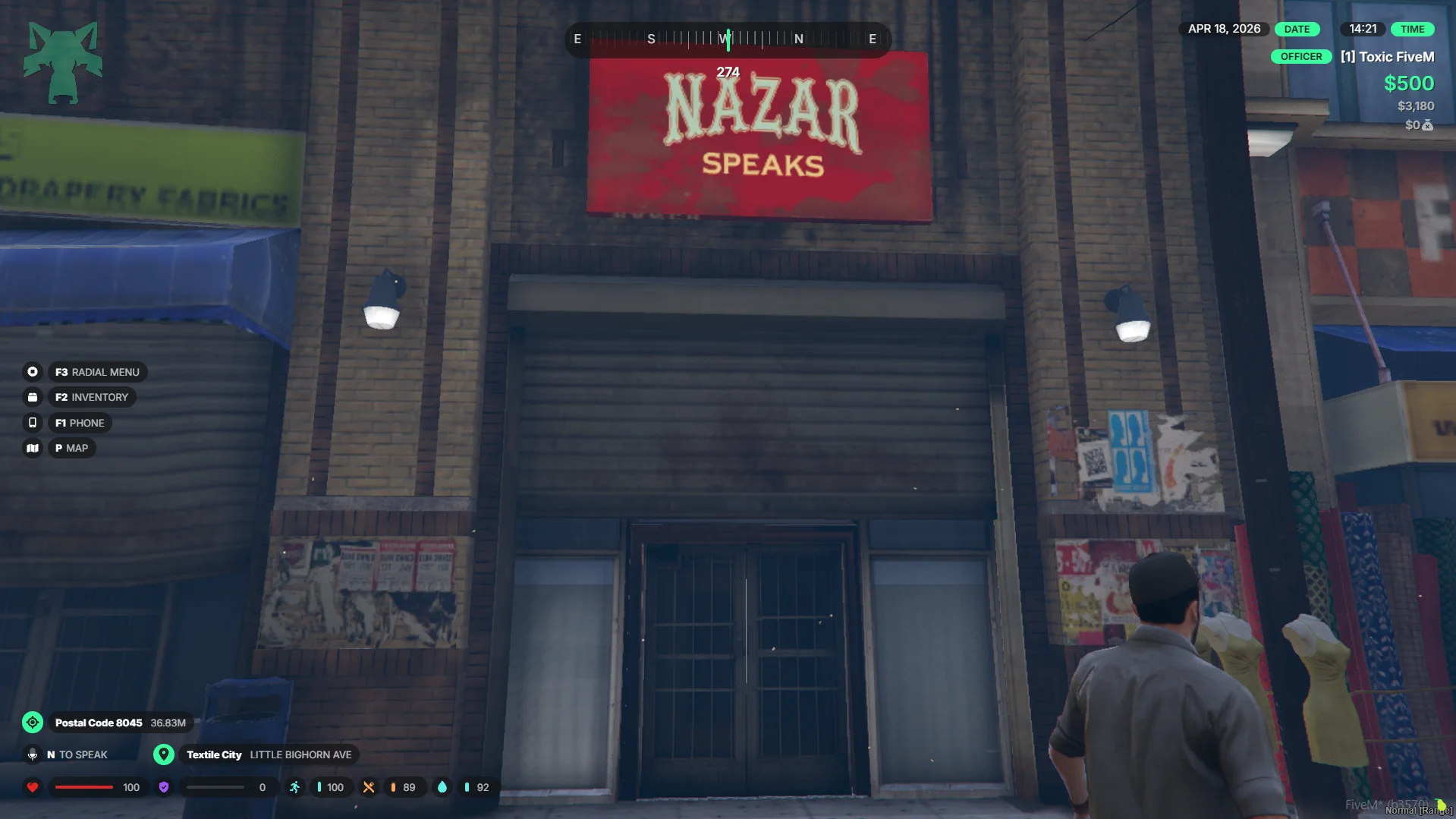This screenshot has width=1456, height=819.
Task: Show the map via its icon
Action: pyautogui.click(x=33, y=448)
